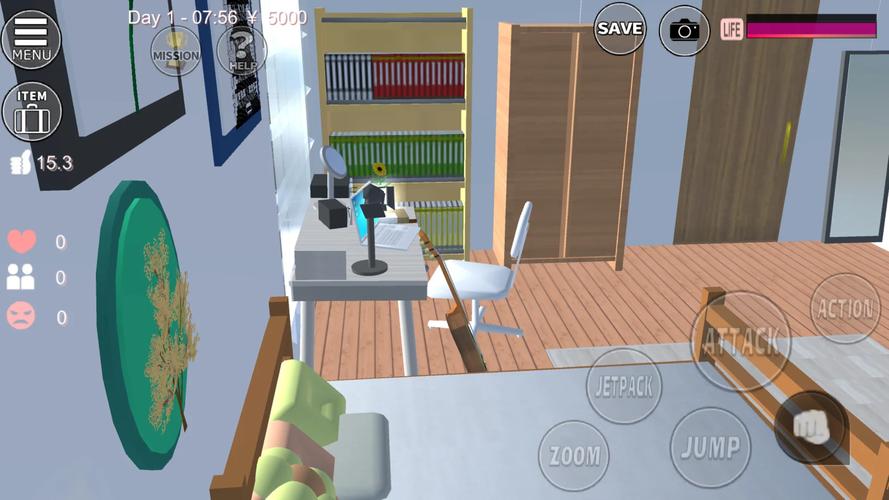Activate the JETPACK button
This screenshot has width=889, height=500.
pos(624,385)
